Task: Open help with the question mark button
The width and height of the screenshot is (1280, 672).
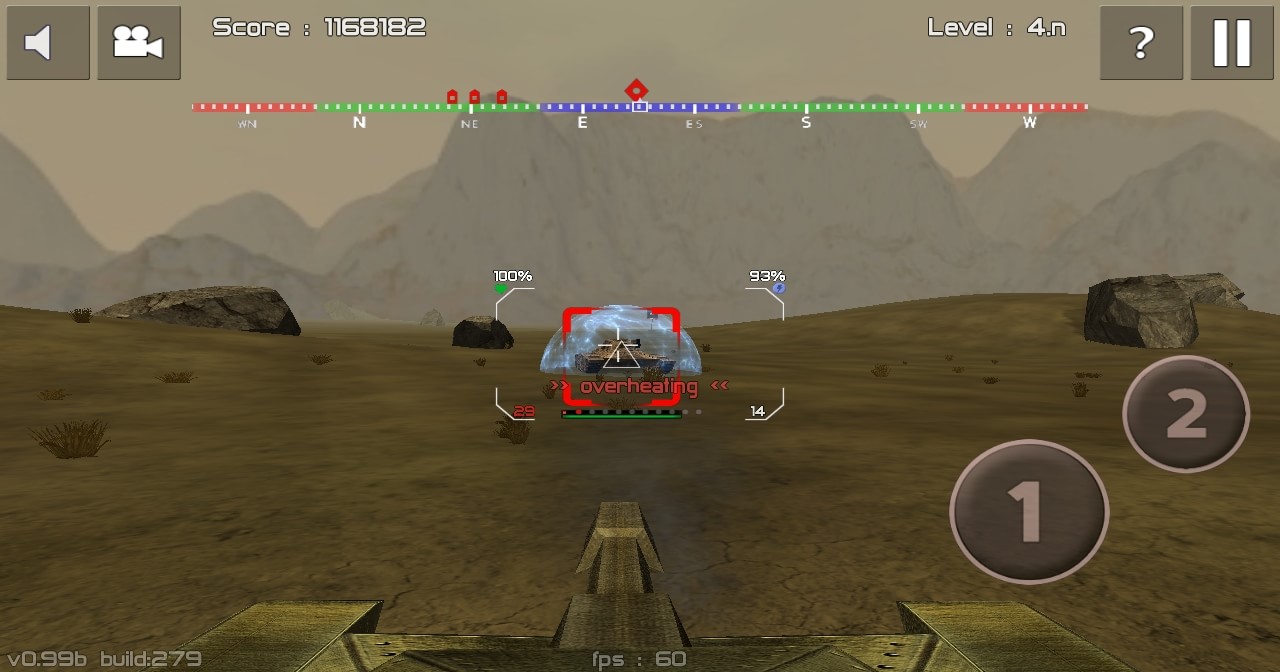Action: tap(1141, 43)
